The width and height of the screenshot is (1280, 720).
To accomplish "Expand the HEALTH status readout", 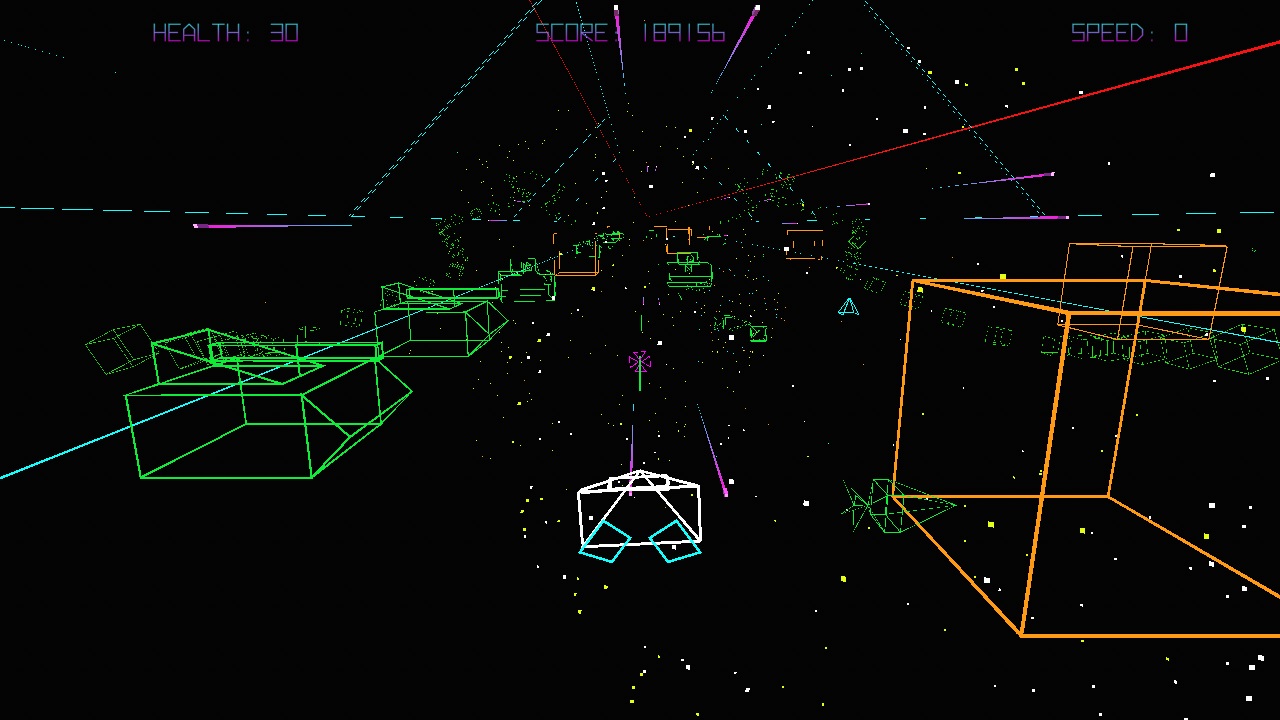I will tap(227, 33).
